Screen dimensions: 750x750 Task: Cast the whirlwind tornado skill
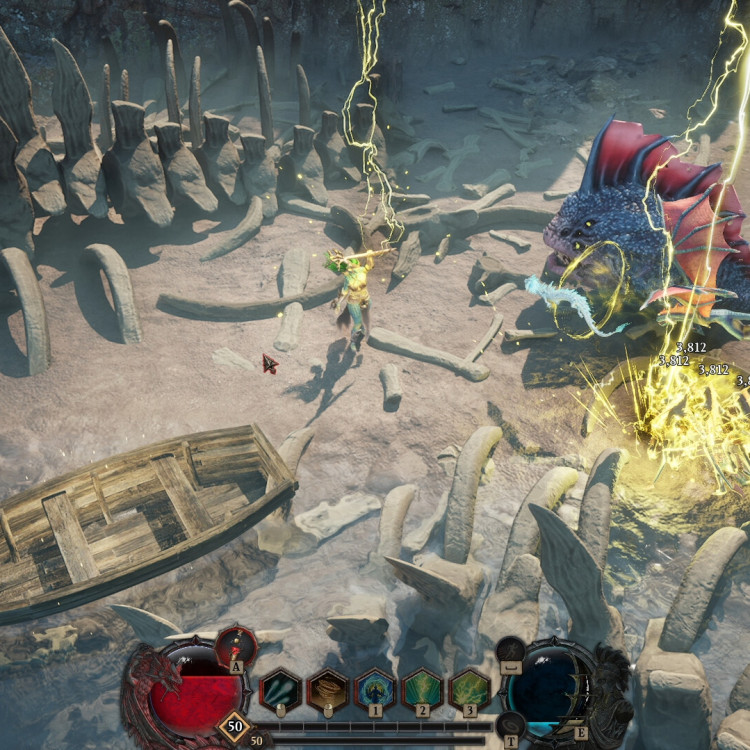tap(327, 690)
